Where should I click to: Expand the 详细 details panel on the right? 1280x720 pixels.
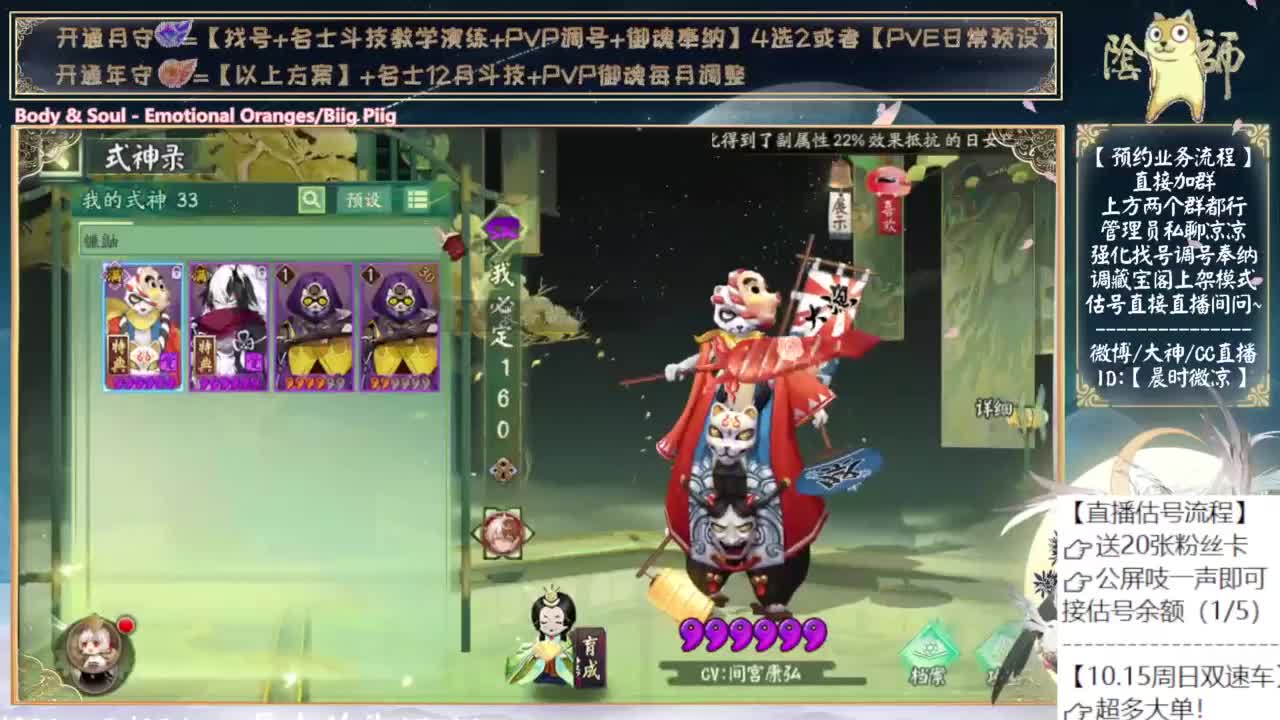tap(995, 409)
